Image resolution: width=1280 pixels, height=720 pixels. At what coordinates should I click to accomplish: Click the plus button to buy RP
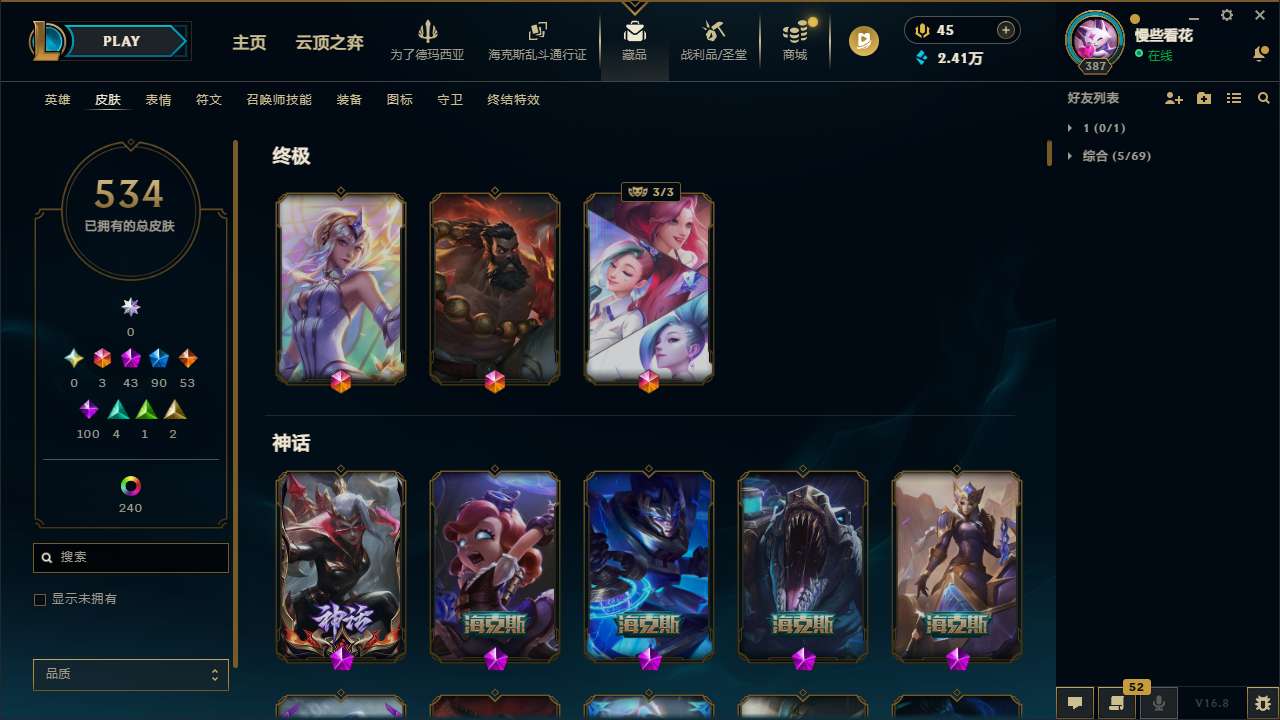click(1005, 29)
